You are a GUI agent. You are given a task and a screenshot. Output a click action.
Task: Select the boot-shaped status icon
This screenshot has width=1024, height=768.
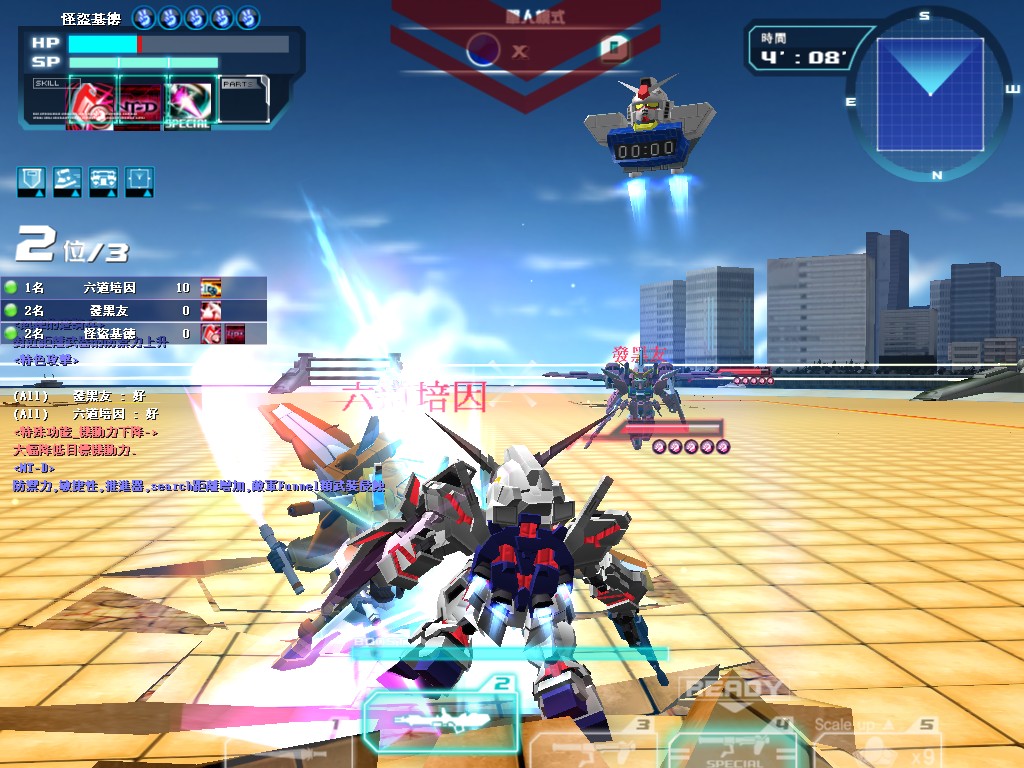[x=67, y=181]
